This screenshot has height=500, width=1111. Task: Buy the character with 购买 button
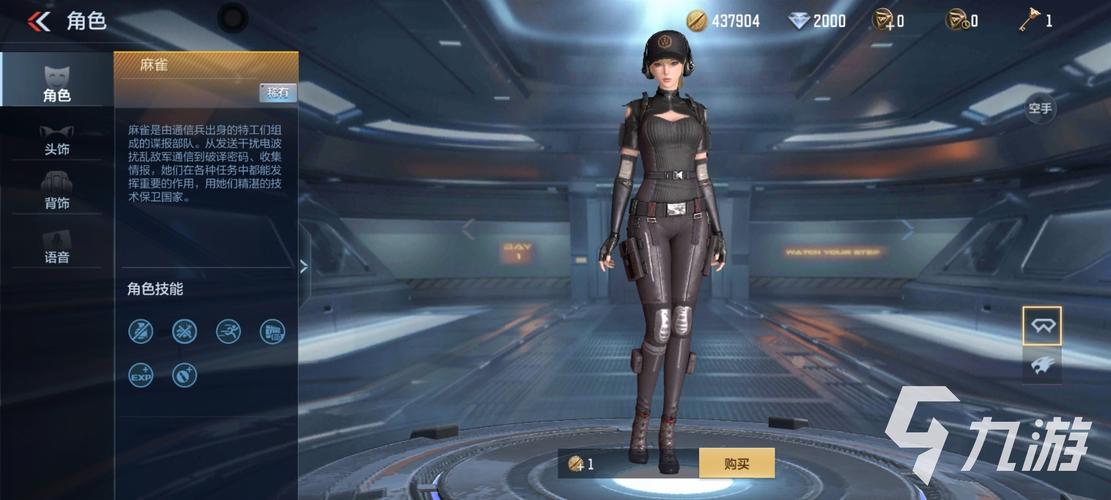[x=736, y=463]
